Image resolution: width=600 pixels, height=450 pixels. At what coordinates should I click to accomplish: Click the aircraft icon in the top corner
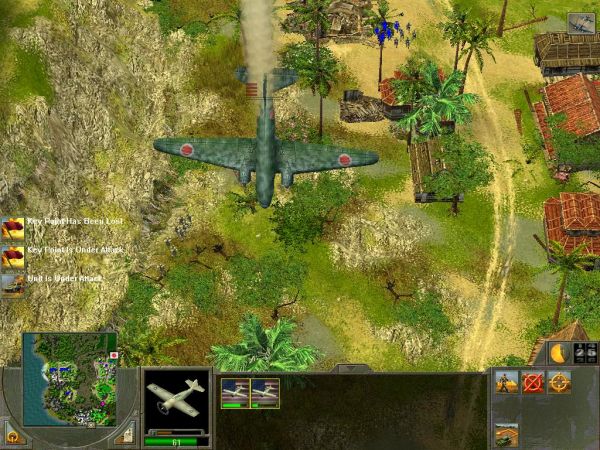[x=581, y=23]
